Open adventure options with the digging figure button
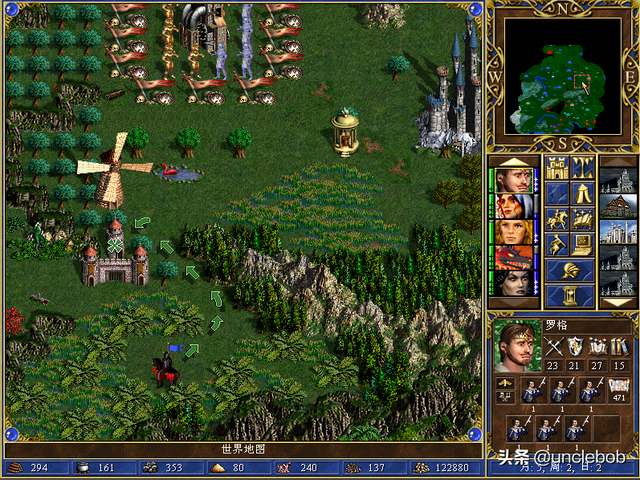Image resolution: width=640 pixels, height=480 pixels. click(x=557, y=245)
